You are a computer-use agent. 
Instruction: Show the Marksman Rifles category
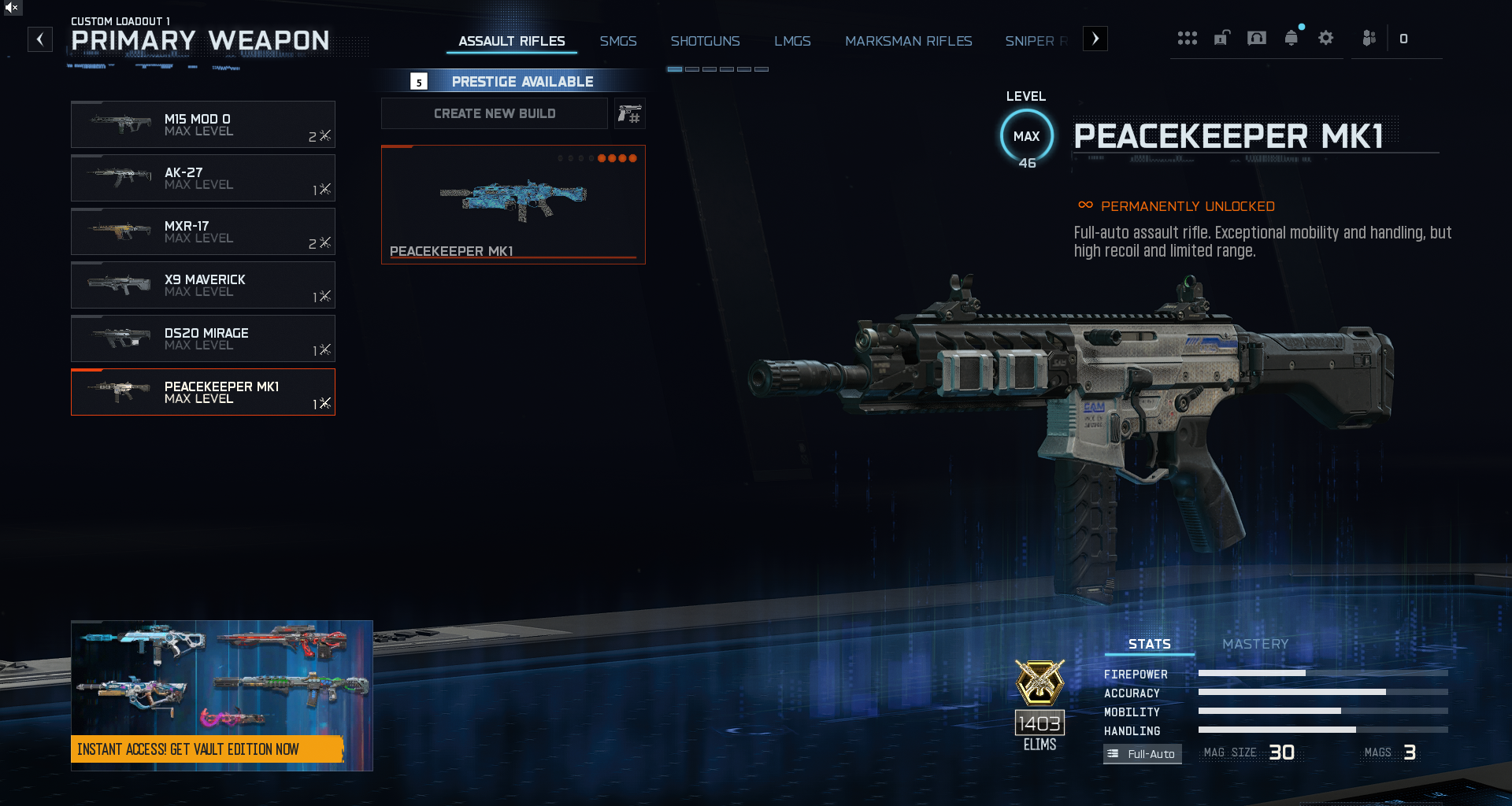[x=908, y=41]
